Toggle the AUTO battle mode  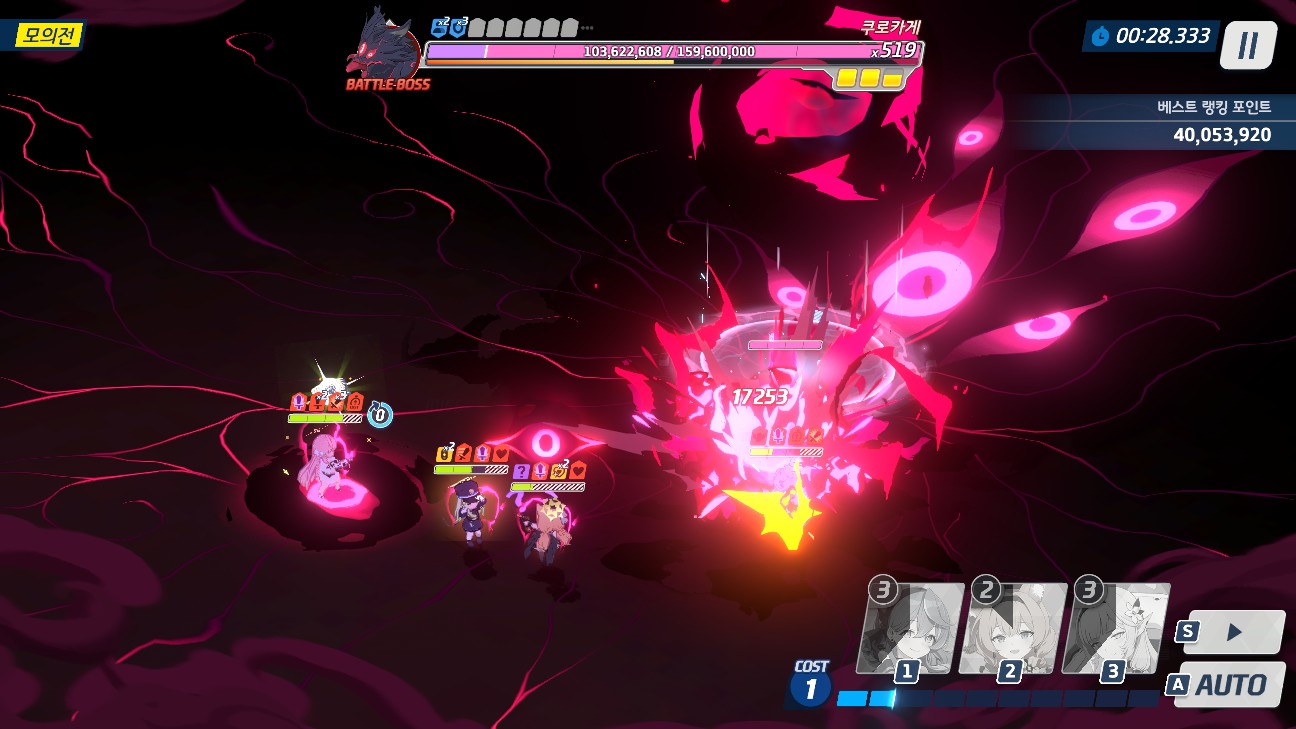pos(1229,685)
